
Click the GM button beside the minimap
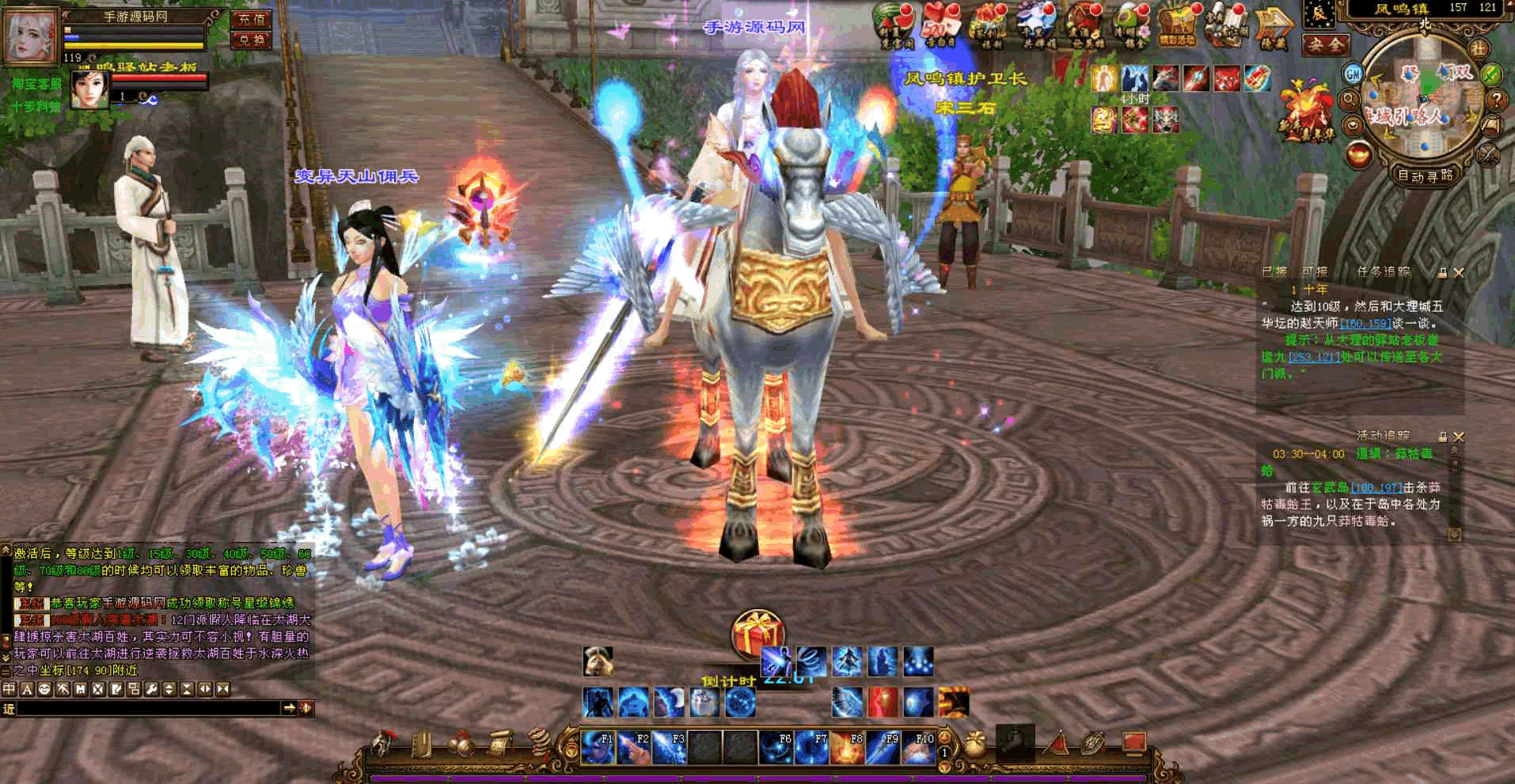pos(1353,74)
